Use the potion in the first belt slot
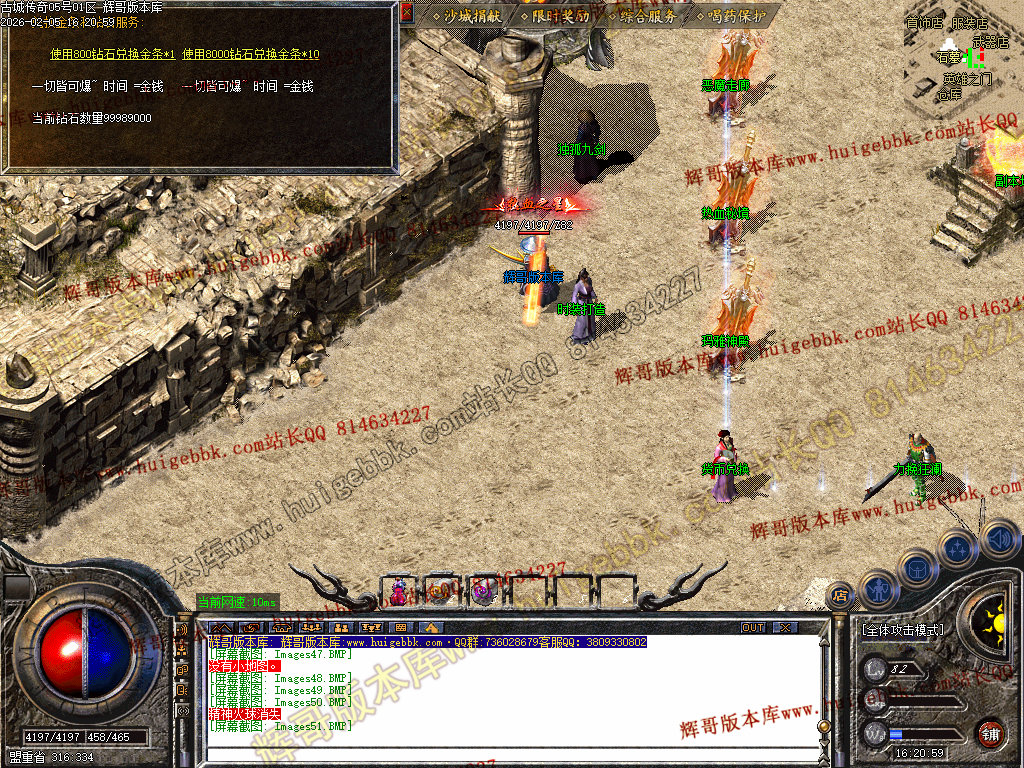This screenshot has height=768, width=1024. [x=399, y=592]
